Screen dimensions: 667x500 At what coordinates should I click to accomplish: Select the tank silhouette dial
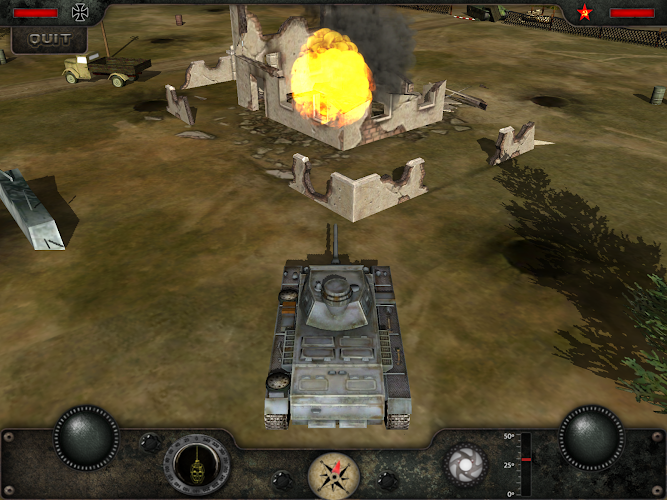click(x=197, y=465)
